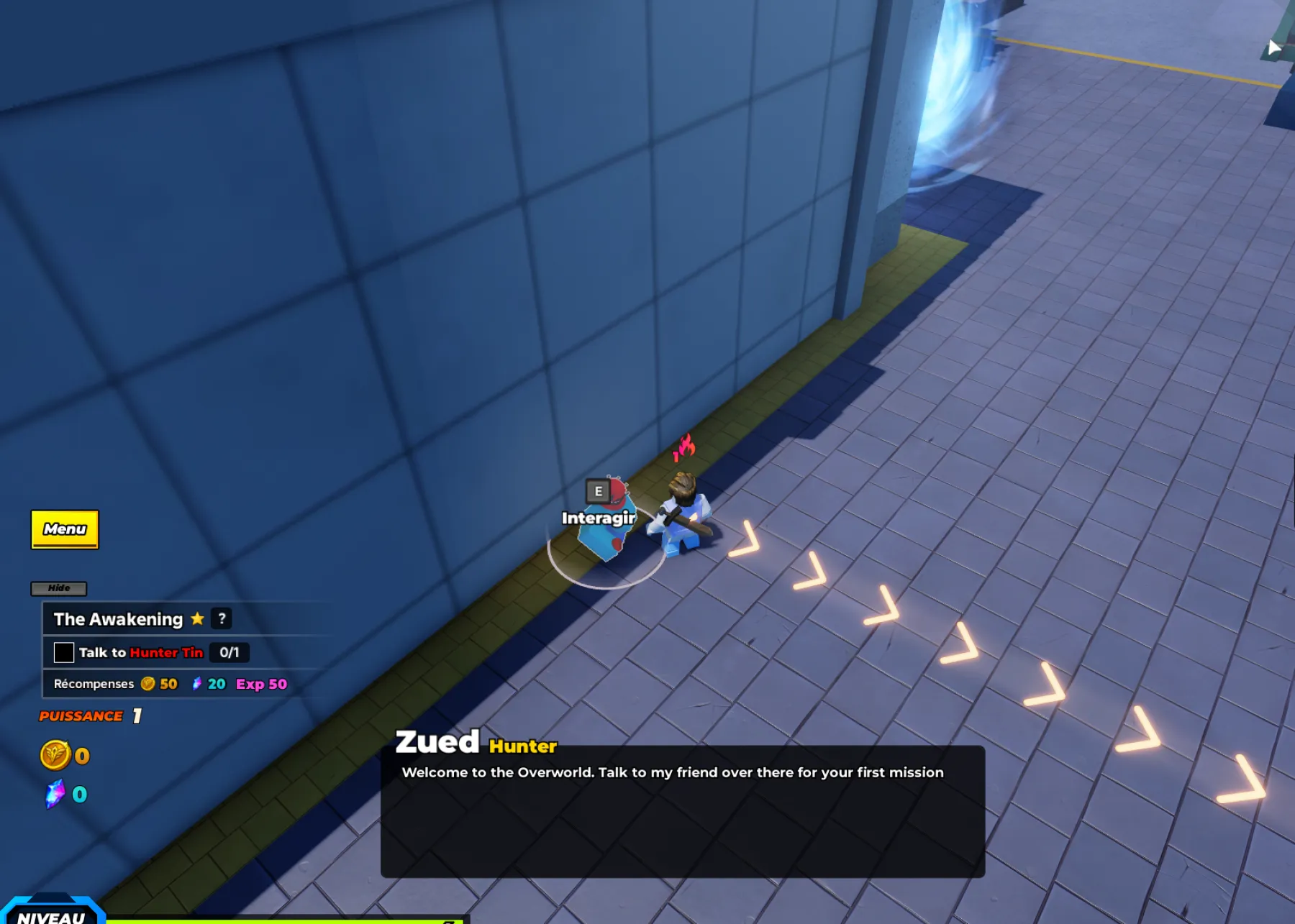Click the 0/1 progress counter
This screenshot has width=1295, height=924.
pos(230,653)
